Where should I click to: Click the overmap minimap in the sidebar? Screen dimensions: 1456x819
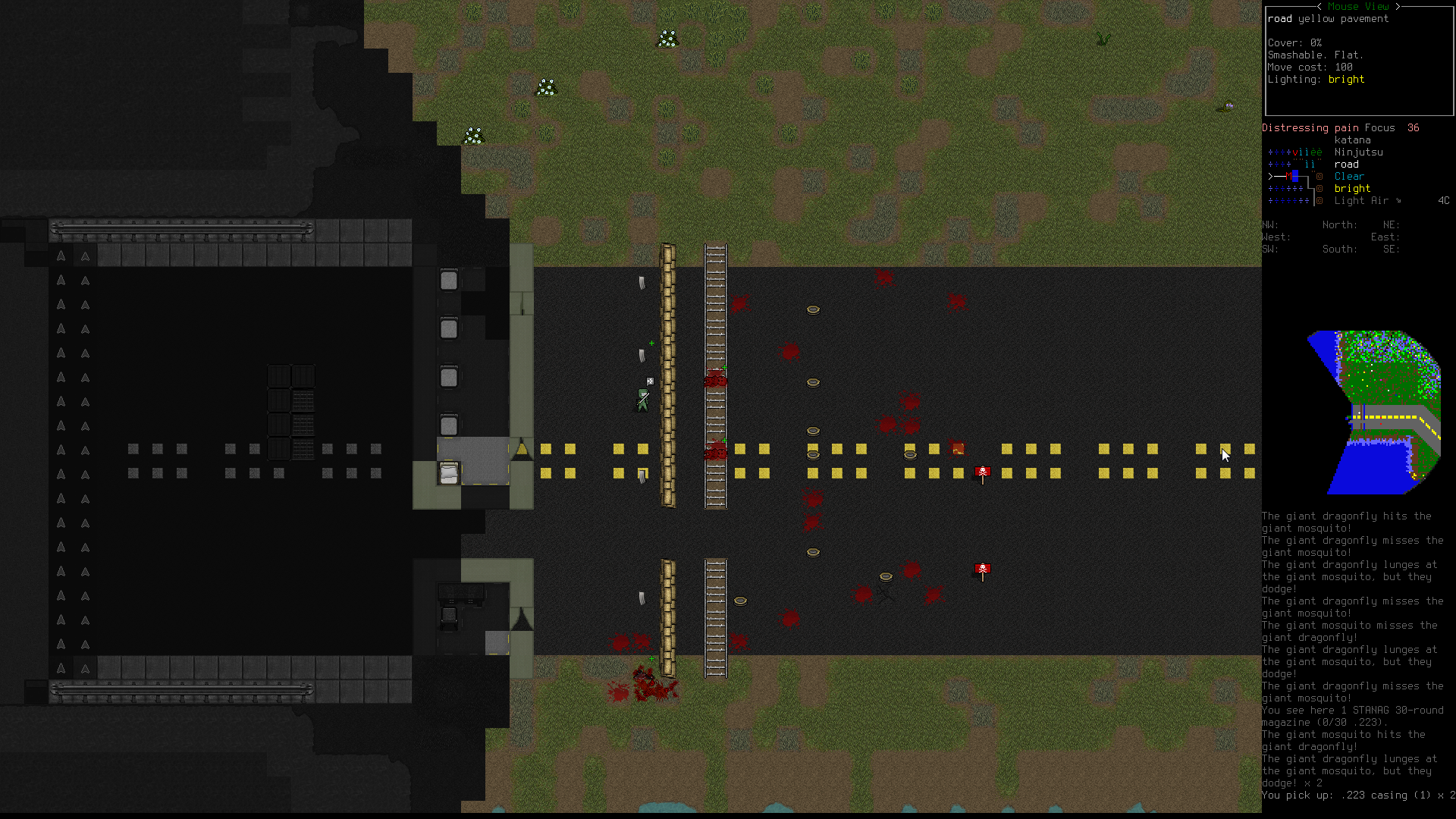1373,412
